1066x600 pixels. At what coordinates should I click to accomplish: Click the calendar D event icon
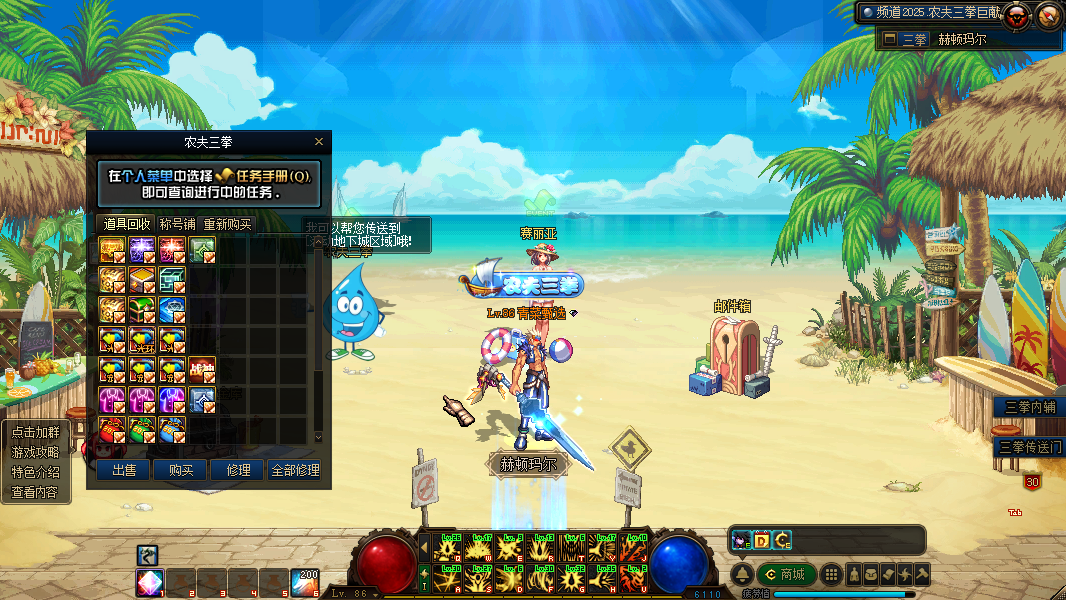tap(761, 540)
